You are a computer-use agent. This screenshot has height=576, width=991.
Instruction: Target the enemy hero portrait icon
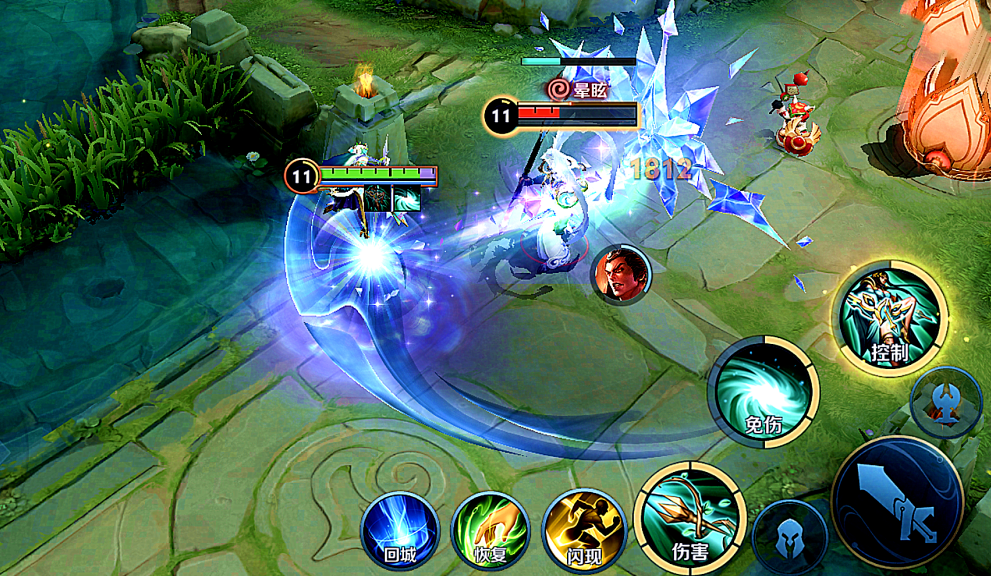[x=621, y=274]
